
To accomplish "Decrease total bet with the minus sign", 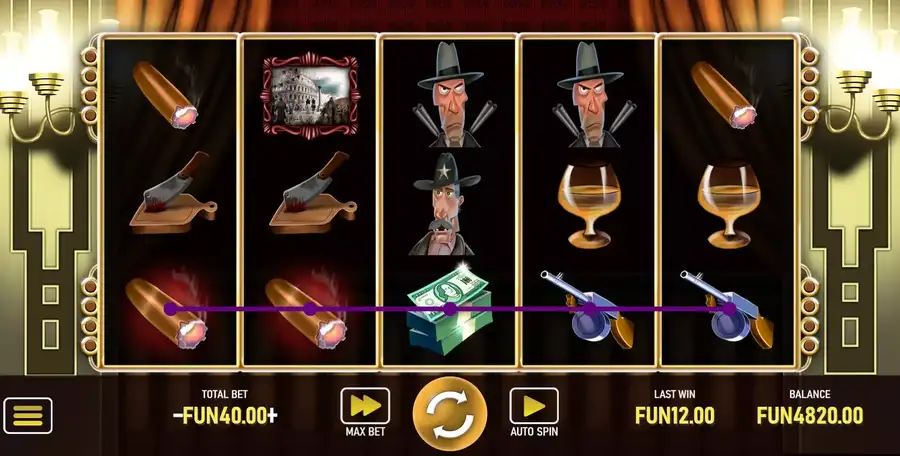I will (178, 416).
